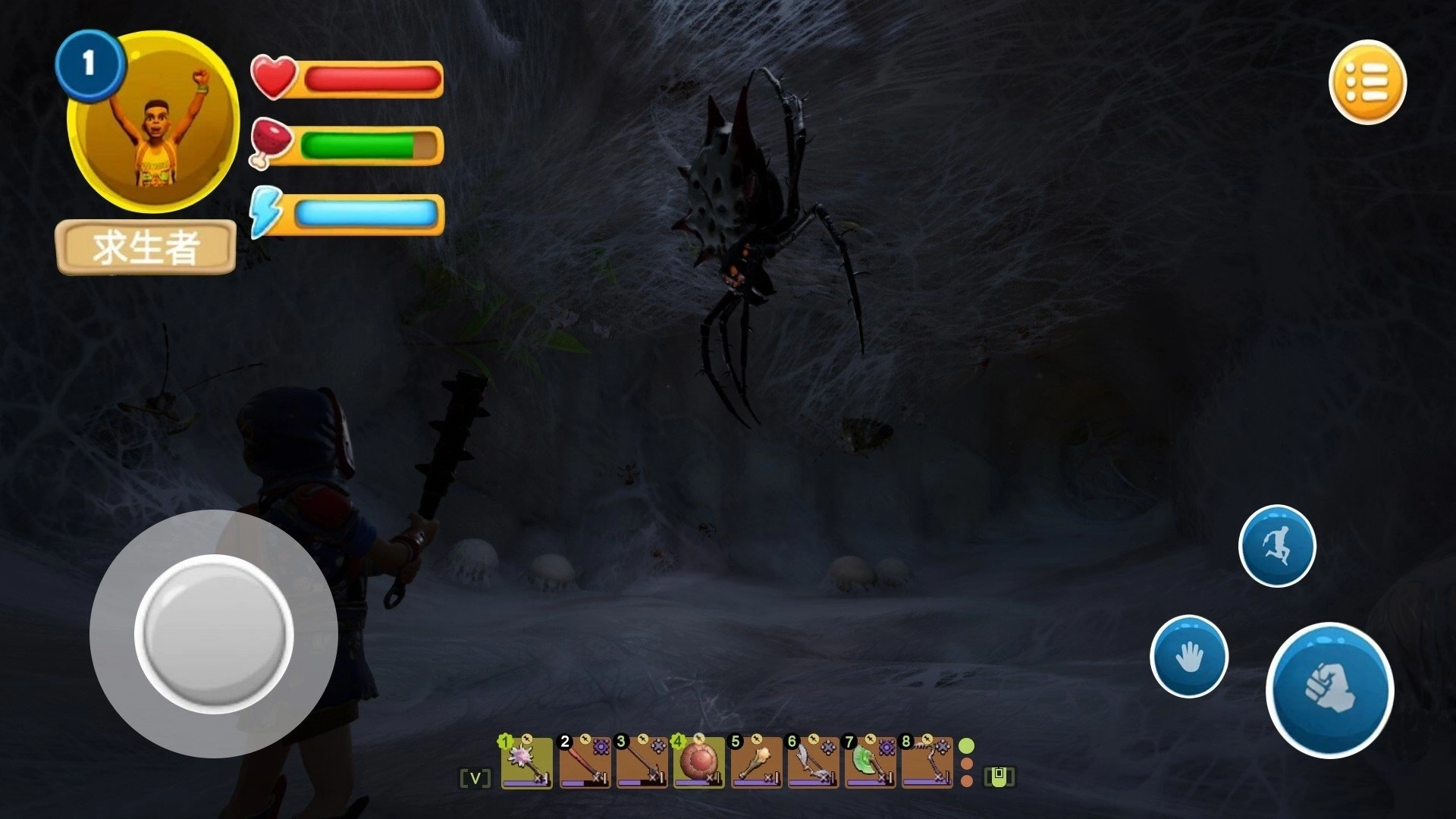Select the bow in slot 6
Viewport: 1456px width, 819px height.
(x=813, y=763)
